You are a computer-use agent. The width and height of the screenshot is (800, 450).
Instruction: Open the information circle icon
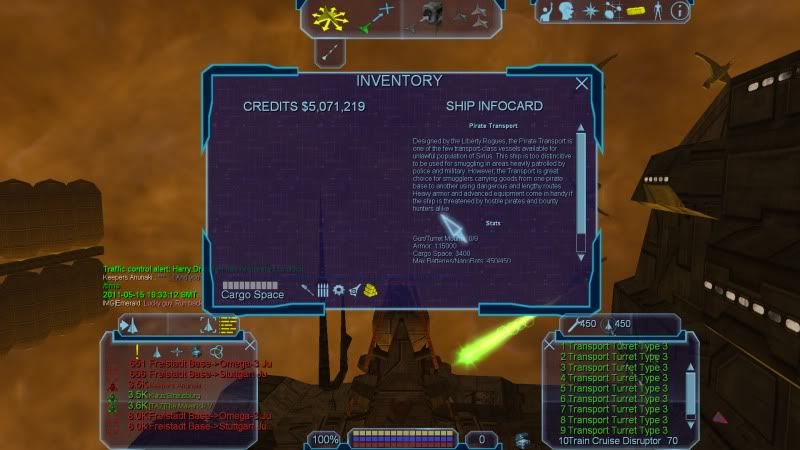680,12
